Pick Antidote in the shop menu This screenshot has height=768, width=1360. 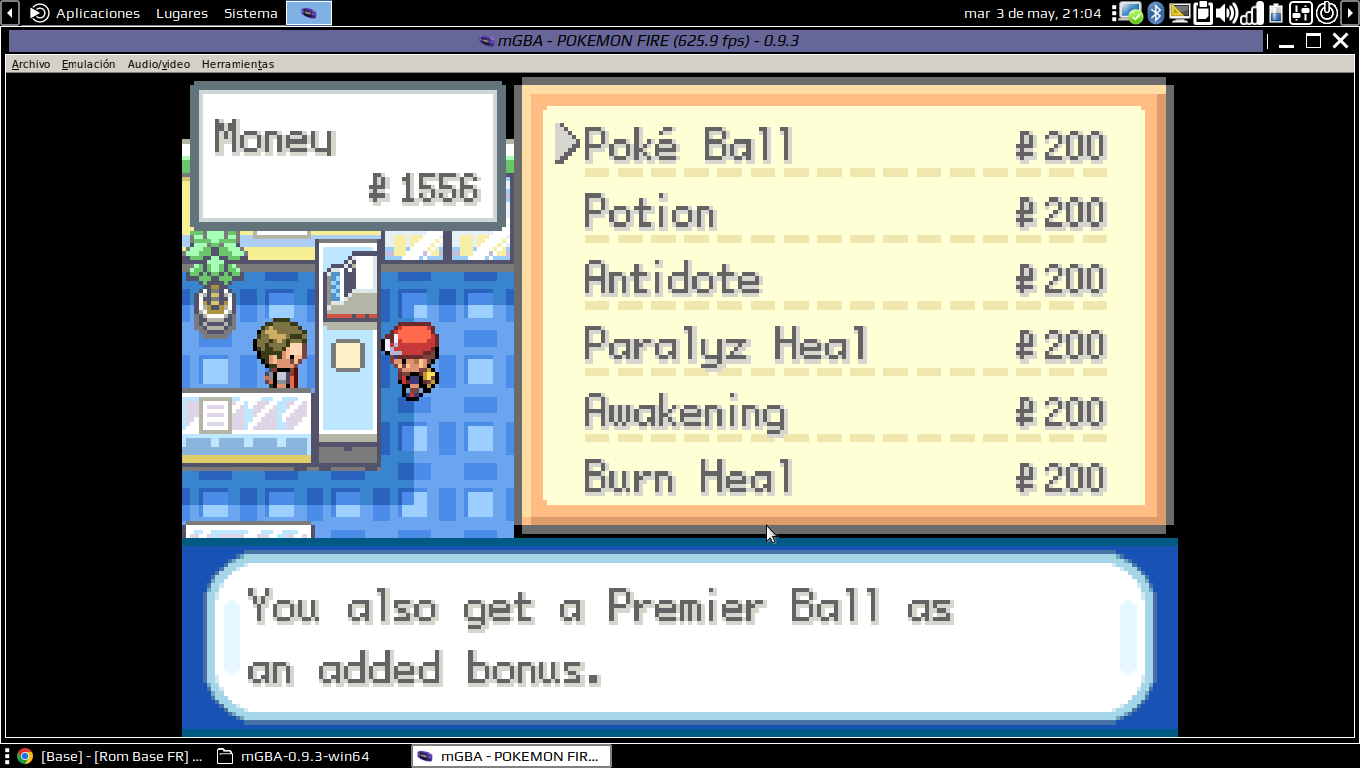[672, 279]
